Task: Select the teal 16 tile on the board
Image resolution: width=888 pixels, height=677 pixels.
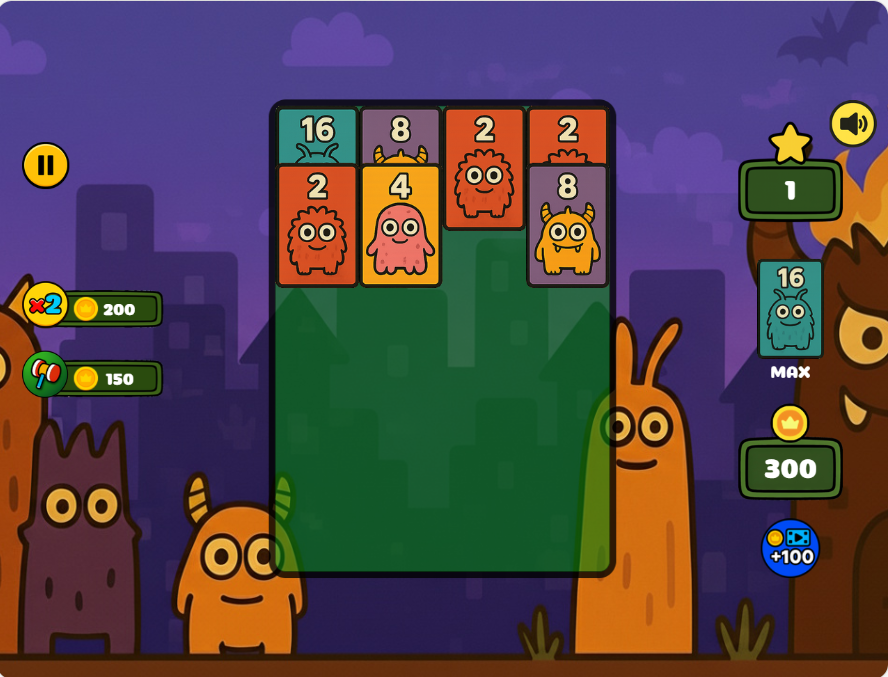Action: (317, 135)
